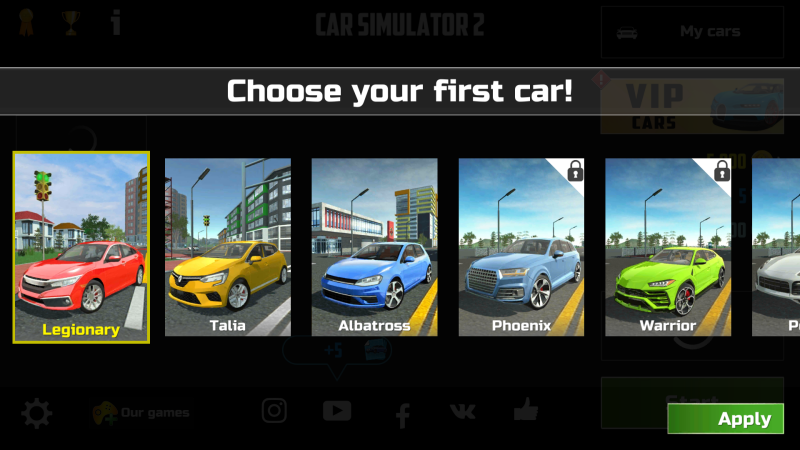The height and width of the screenshot is (450, 800).
Task: Open the Facebook page icon
Action: (x=402, y=412)
